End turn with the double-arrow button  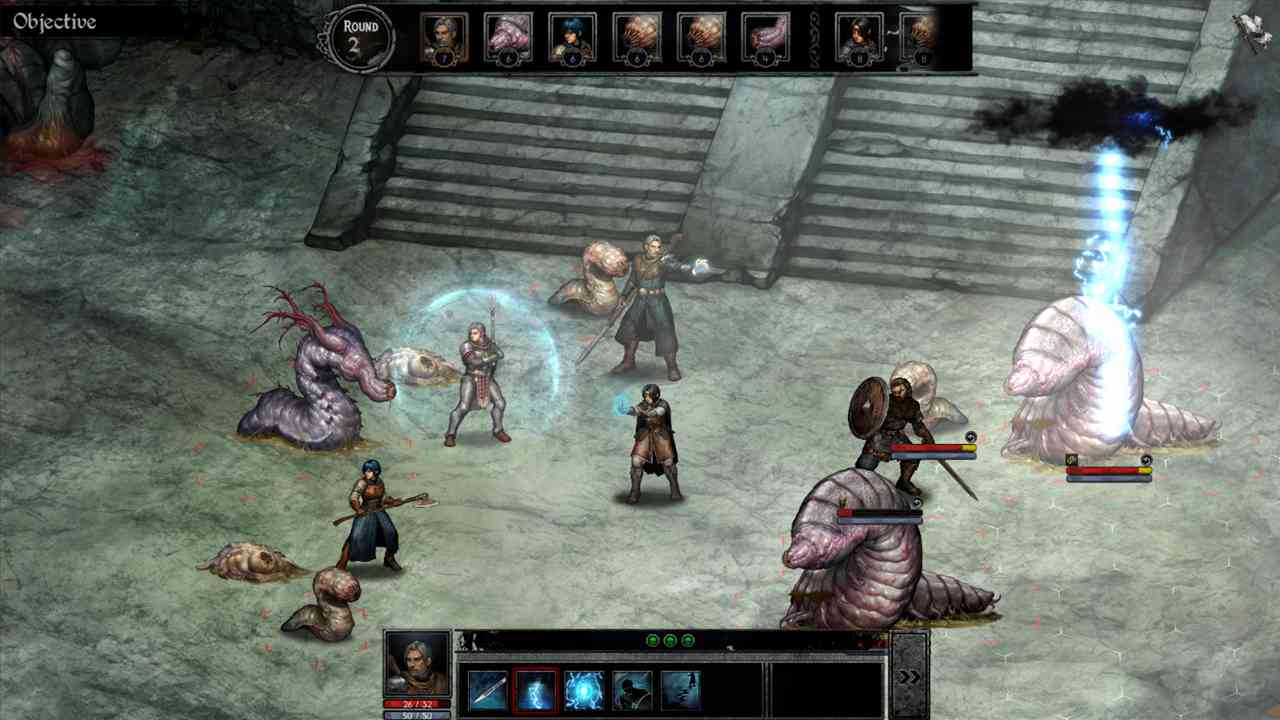pos(909,677)
